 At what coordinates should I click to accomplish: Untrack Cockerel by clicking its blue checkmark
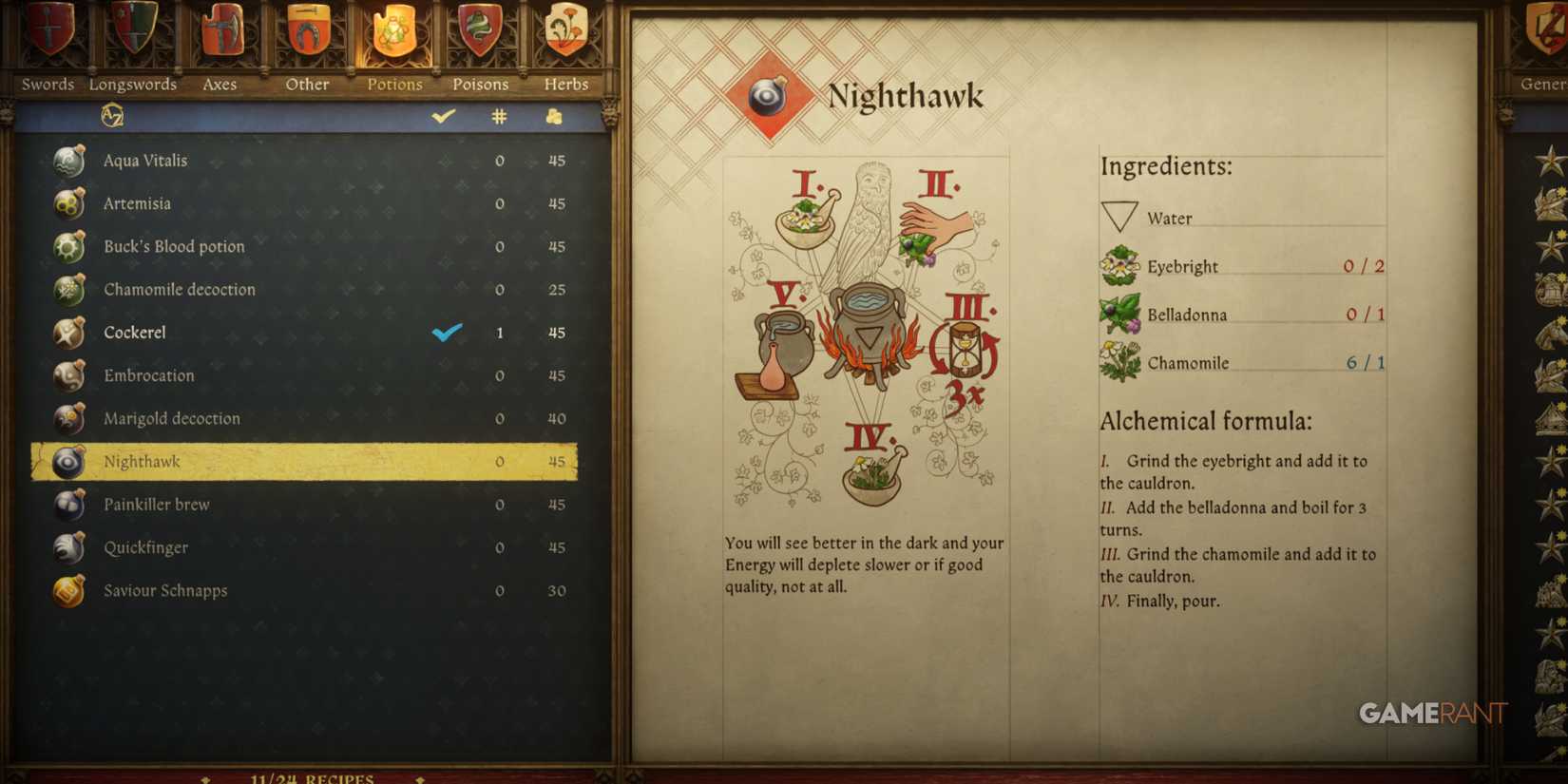coord(445,333)
